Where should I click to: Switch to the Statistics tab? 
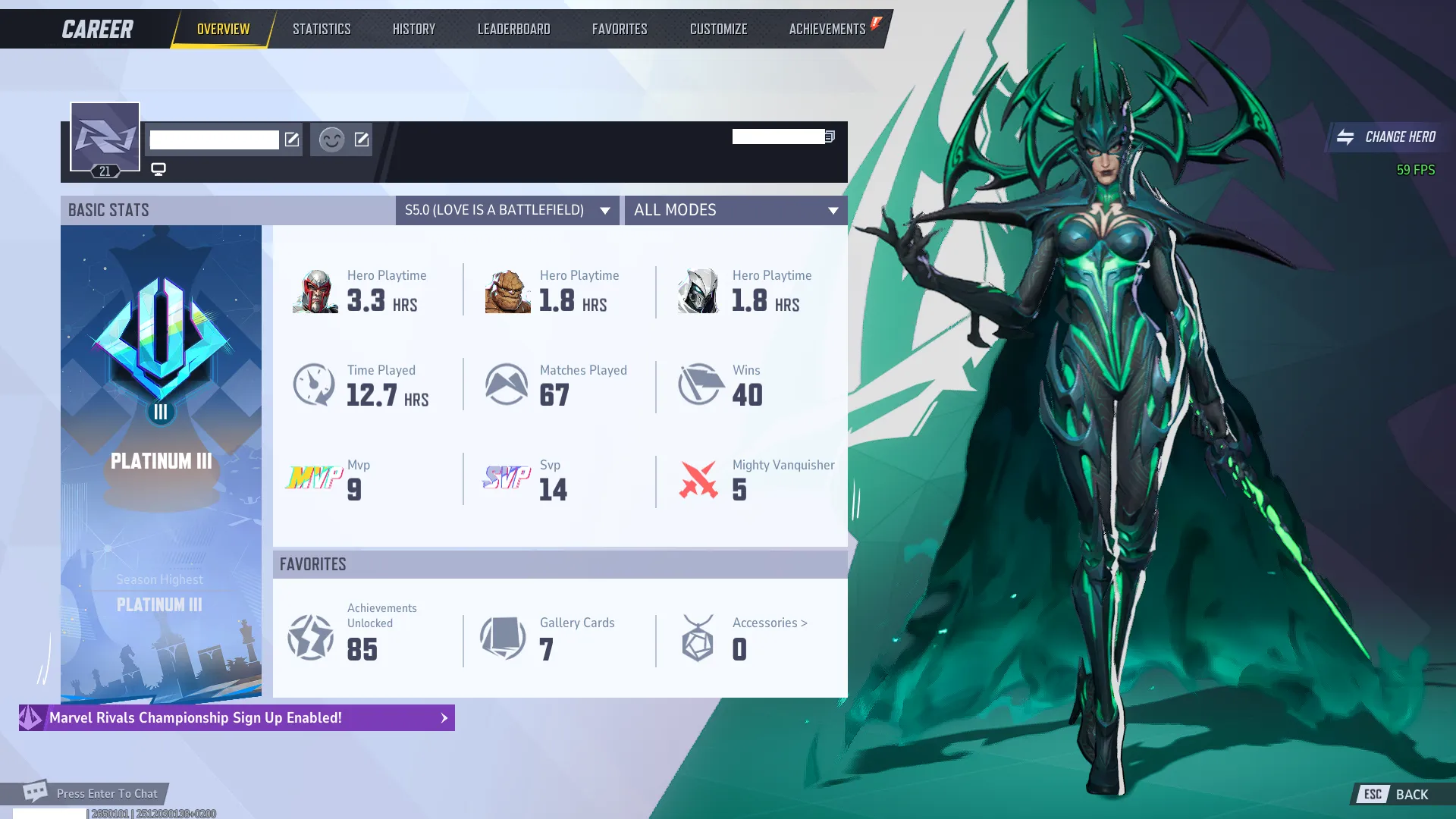(322, 28)
